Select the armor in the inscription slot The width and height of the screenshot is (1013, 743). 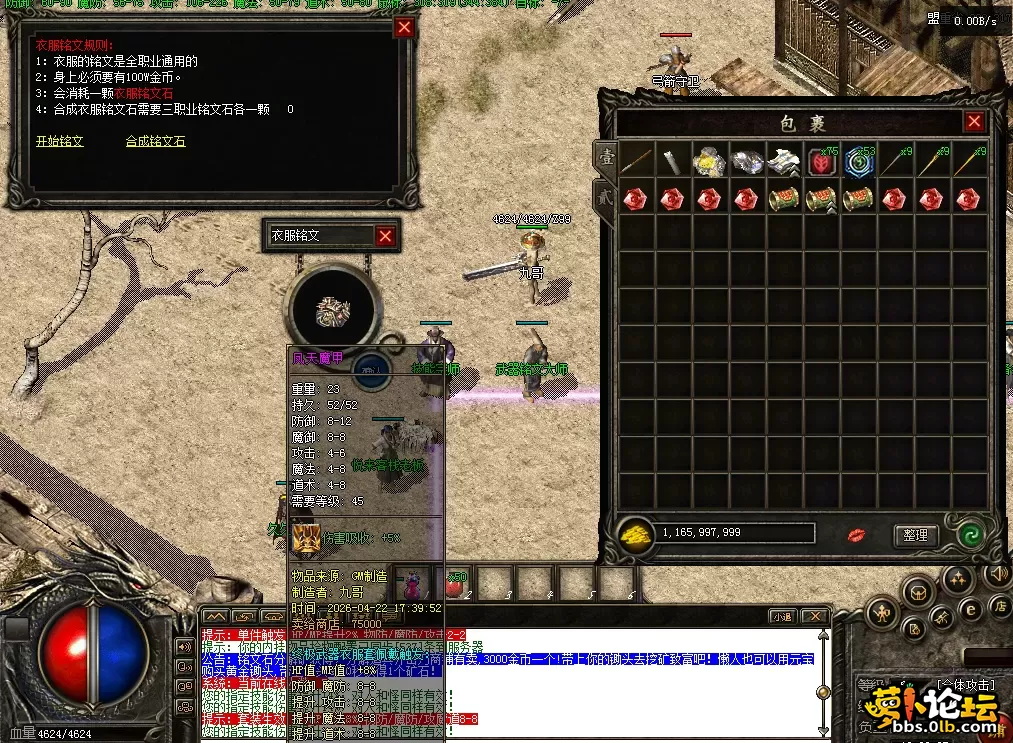[331, 311]
